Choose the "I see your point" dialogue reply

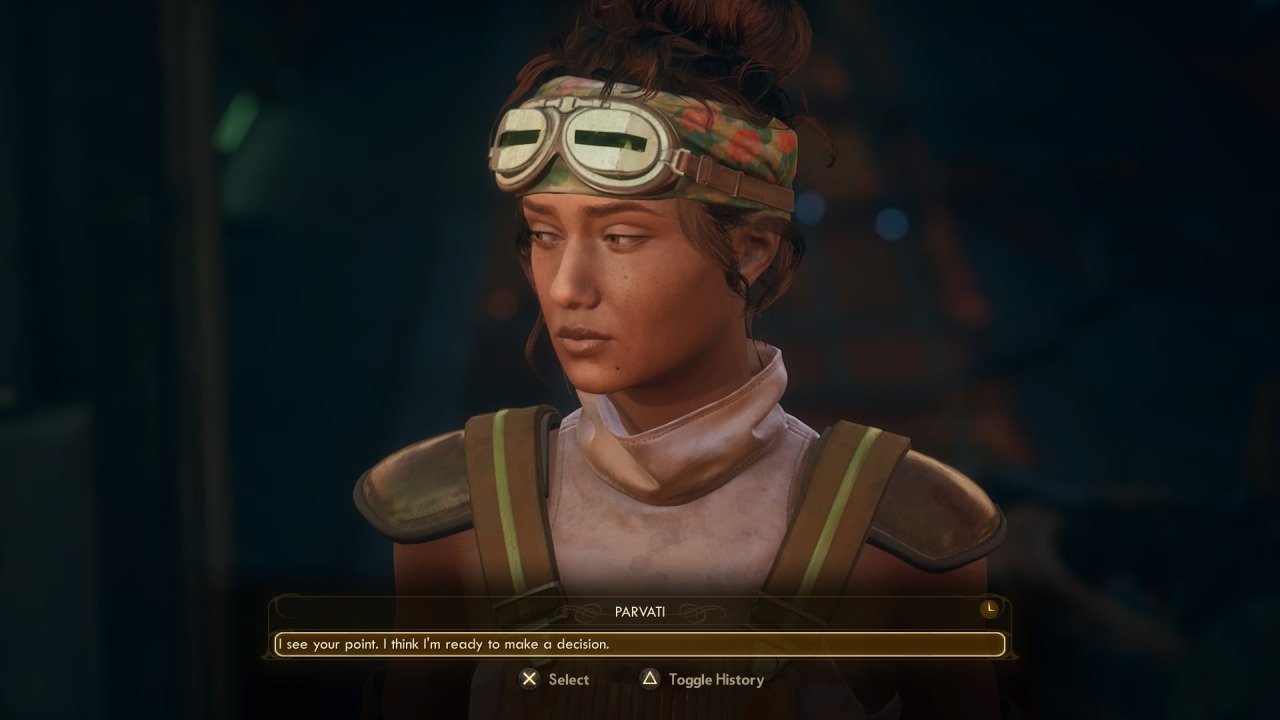[639, 644]
